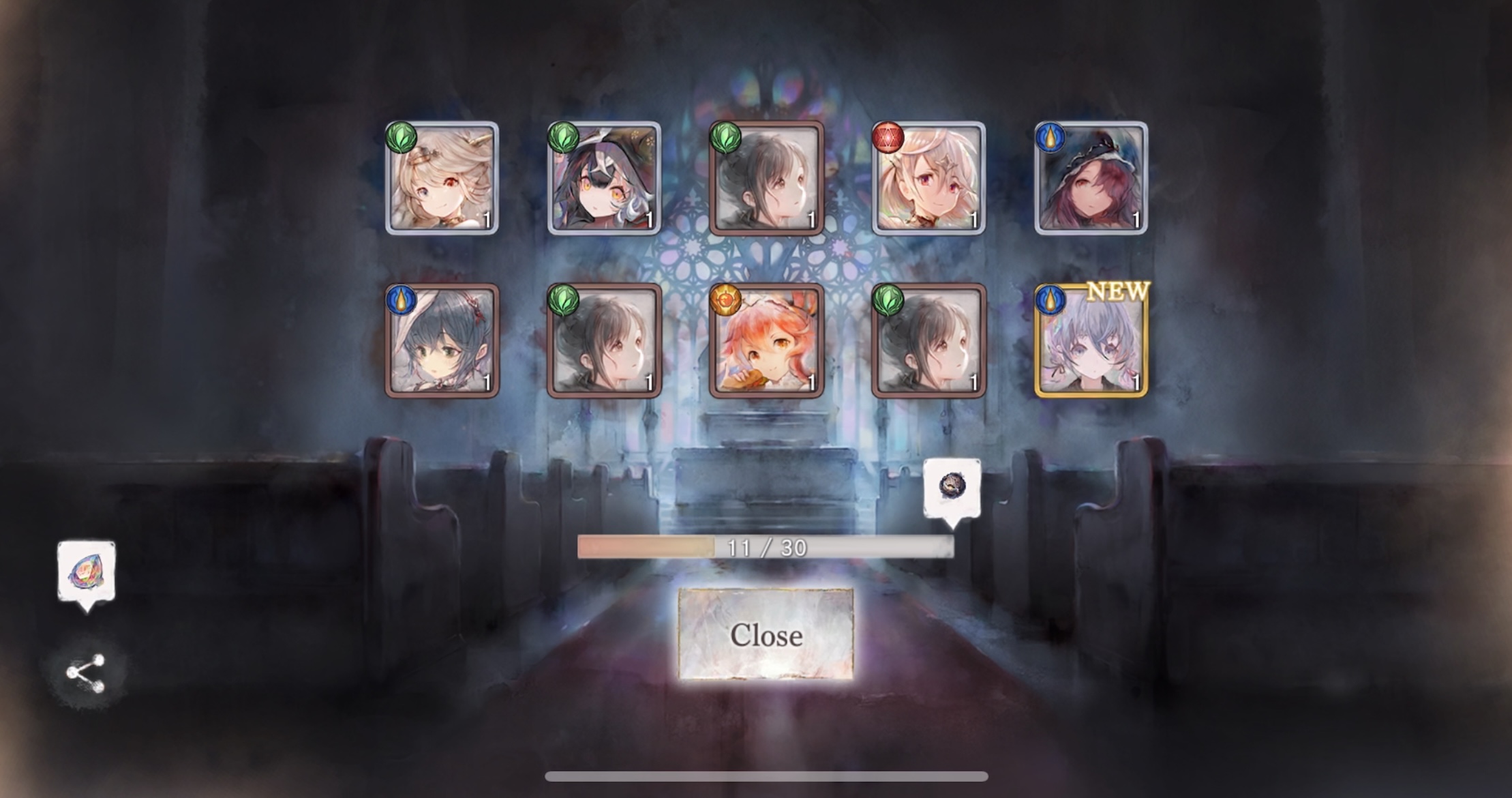Select the blue-haired girl with white hat card
Image resolution: width=1512 pixels, height=798 pixels.
(442, 340)
